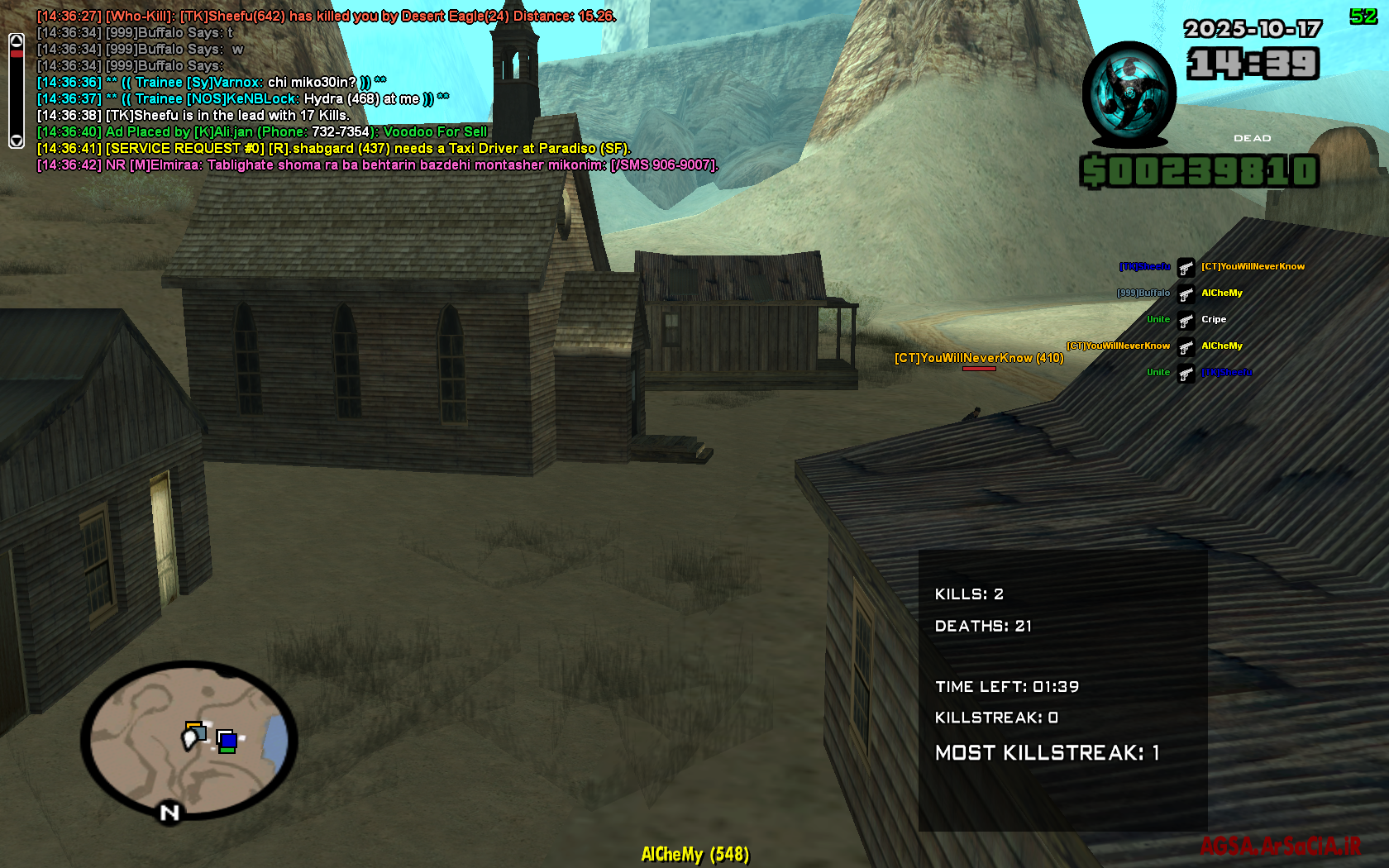Click the chat scroll-up arrow
1389x868 pixels.
pyautogui.click(x=17, y=41)
